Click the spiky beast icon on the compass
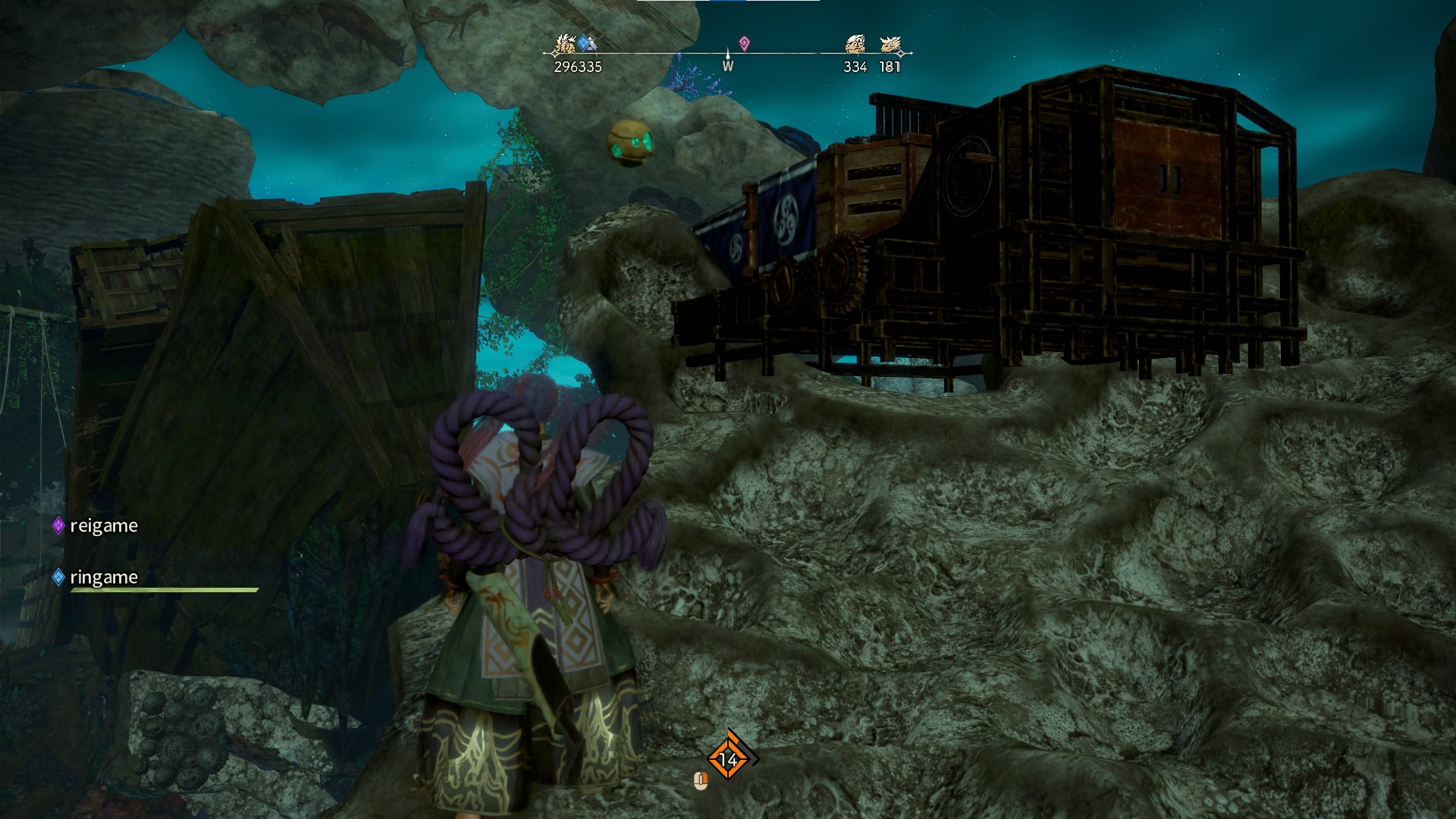The image size is (1456, 819). 563,45
